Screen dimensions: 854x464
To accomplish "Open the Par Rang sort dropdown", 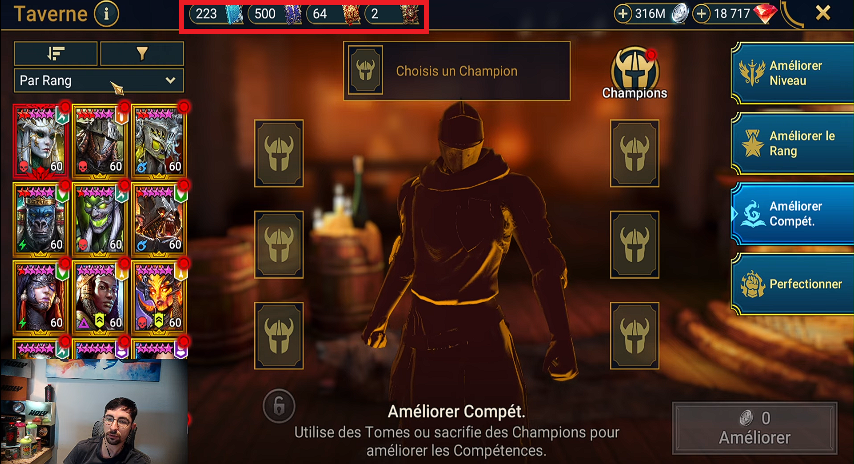I will [x=99, y=80].
